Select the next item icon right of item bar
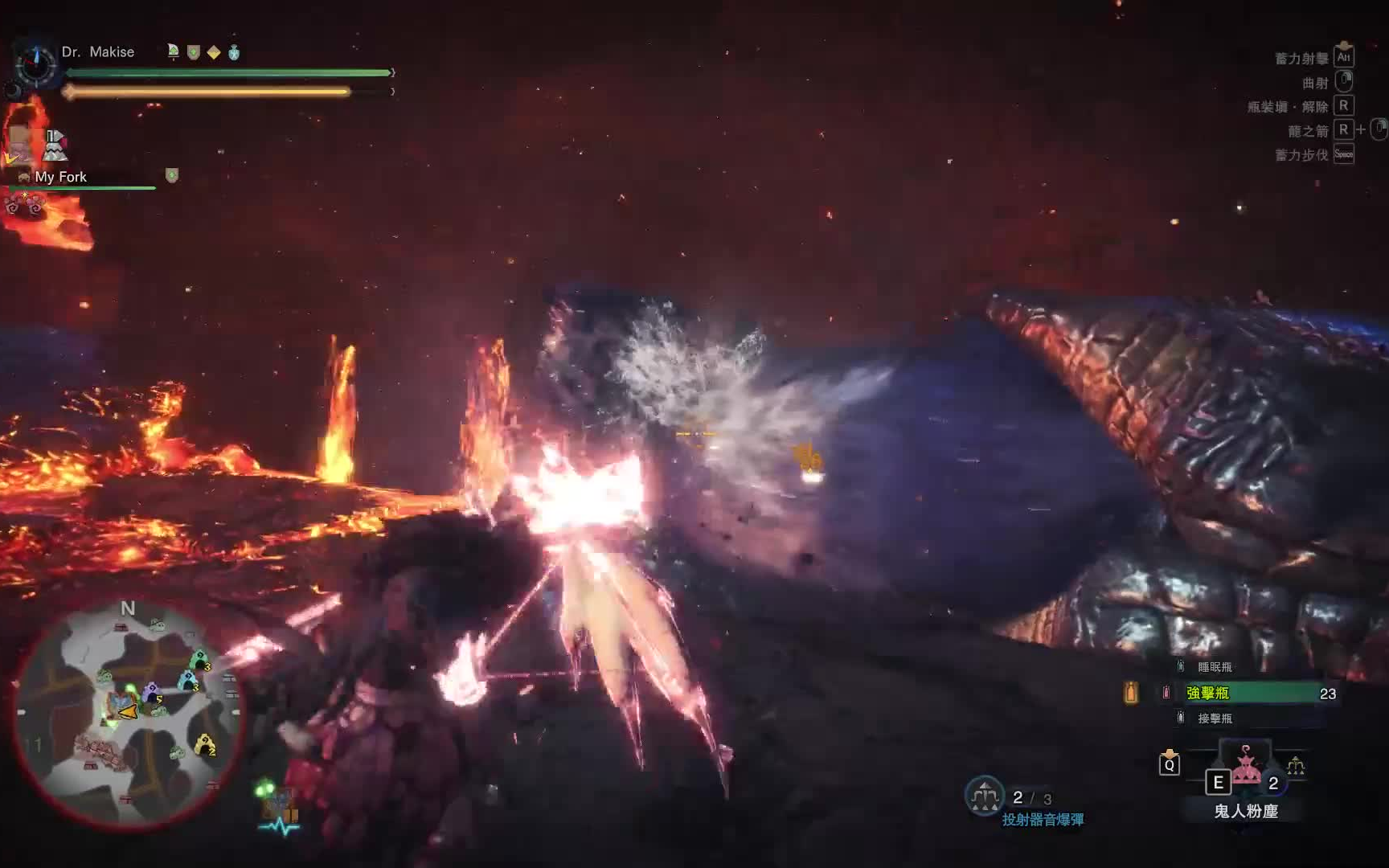1389x868 pixels. [x=1296, y=766]
